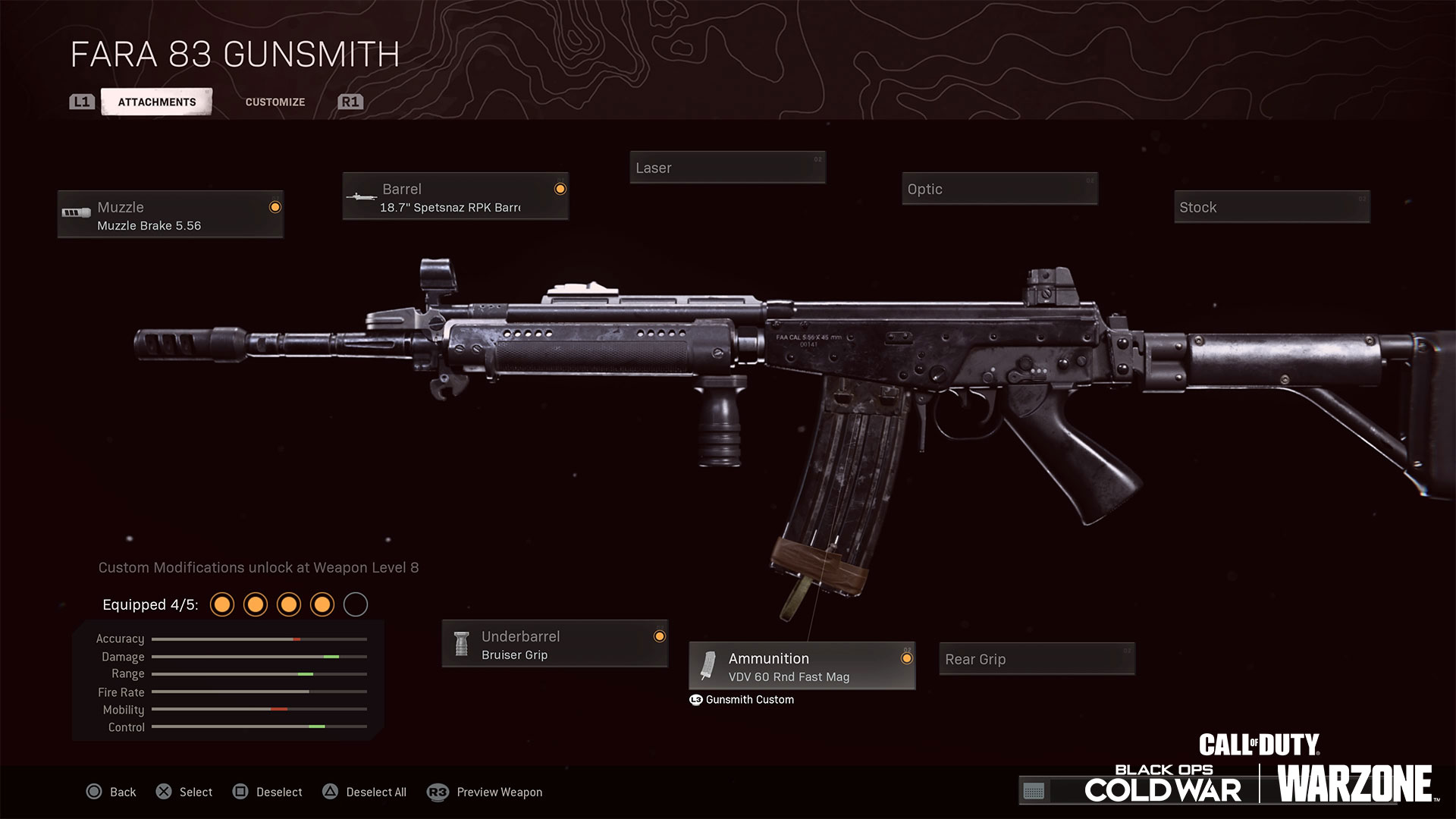Click Deselect All in the footer

pos(365,792)
